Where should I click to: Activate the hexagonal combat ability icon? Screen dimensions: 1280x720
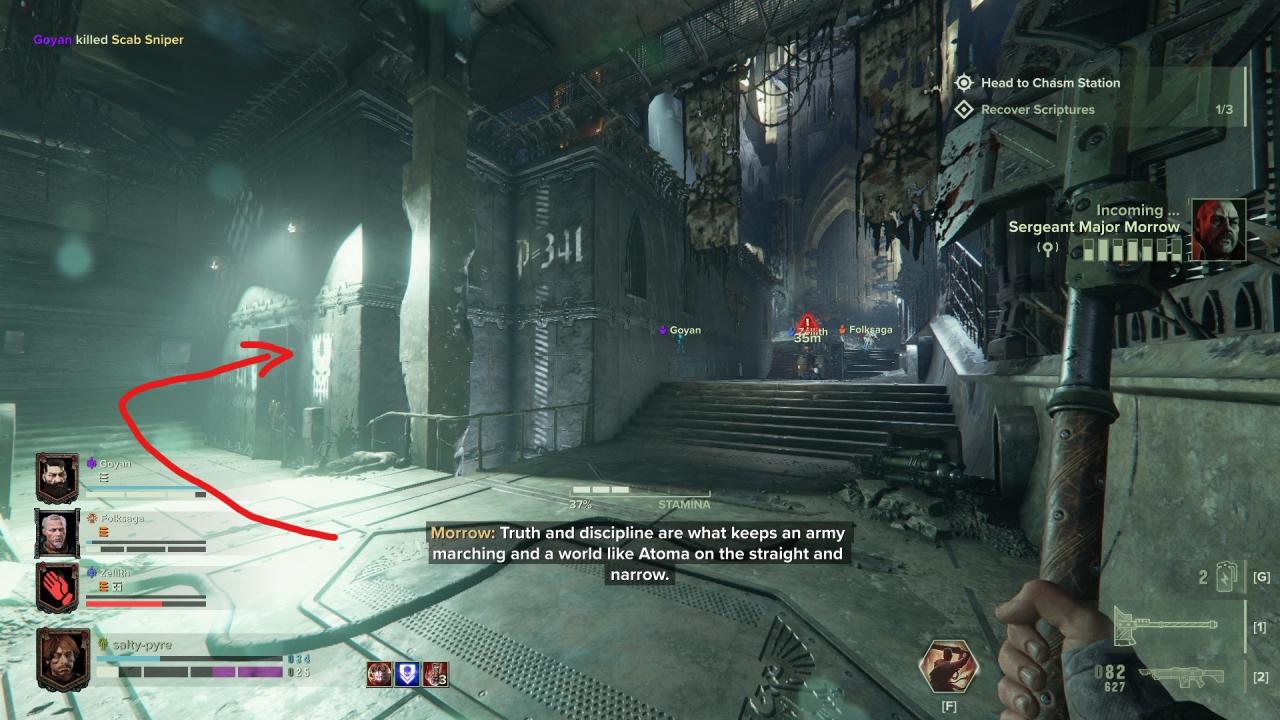[x=948, y=667]
